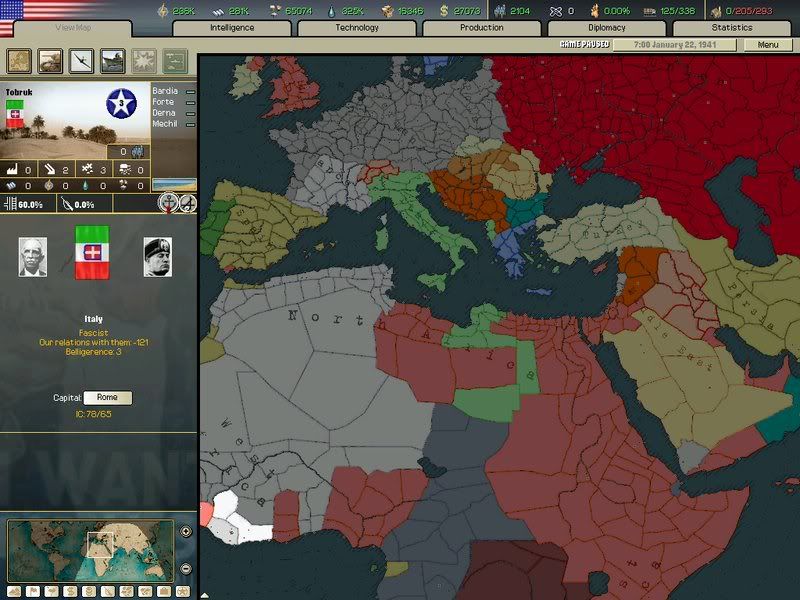Screen dimensions: 800x600
Task: Zoom in with the minimap plus button
Action: (x=186, y=532)
